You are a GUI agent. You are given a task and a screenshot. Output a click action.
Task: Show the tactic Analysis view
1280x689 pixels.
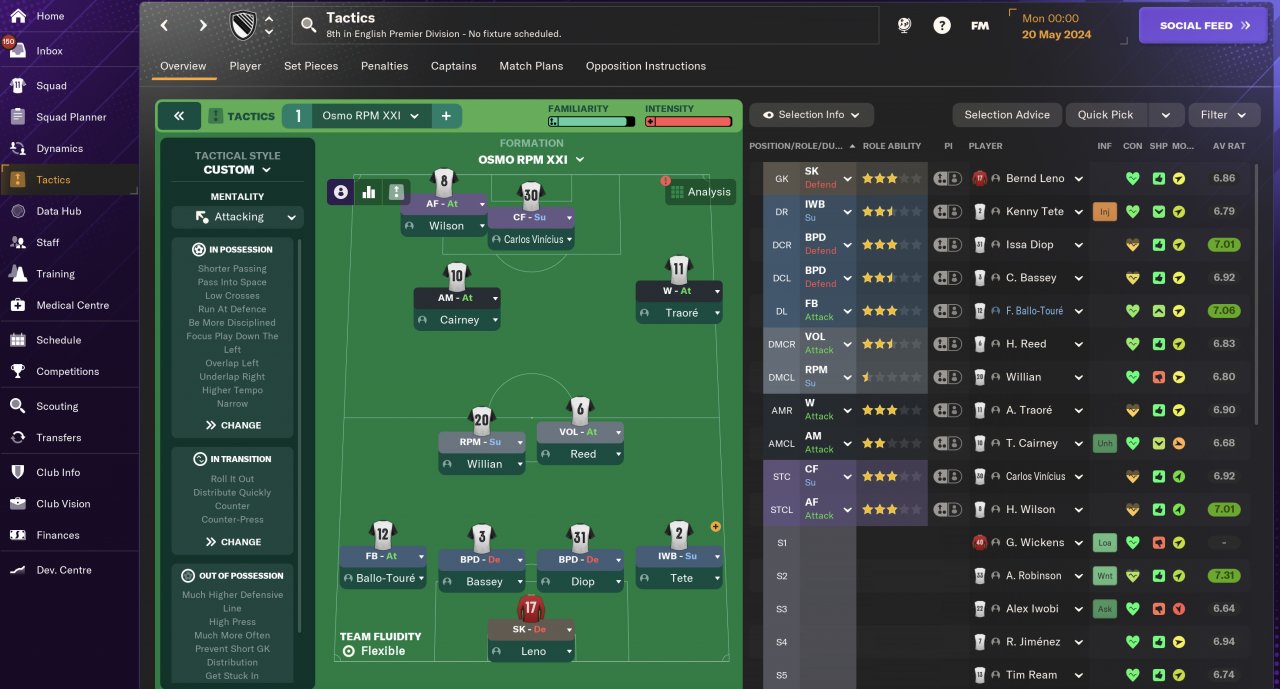pos(700,192)
